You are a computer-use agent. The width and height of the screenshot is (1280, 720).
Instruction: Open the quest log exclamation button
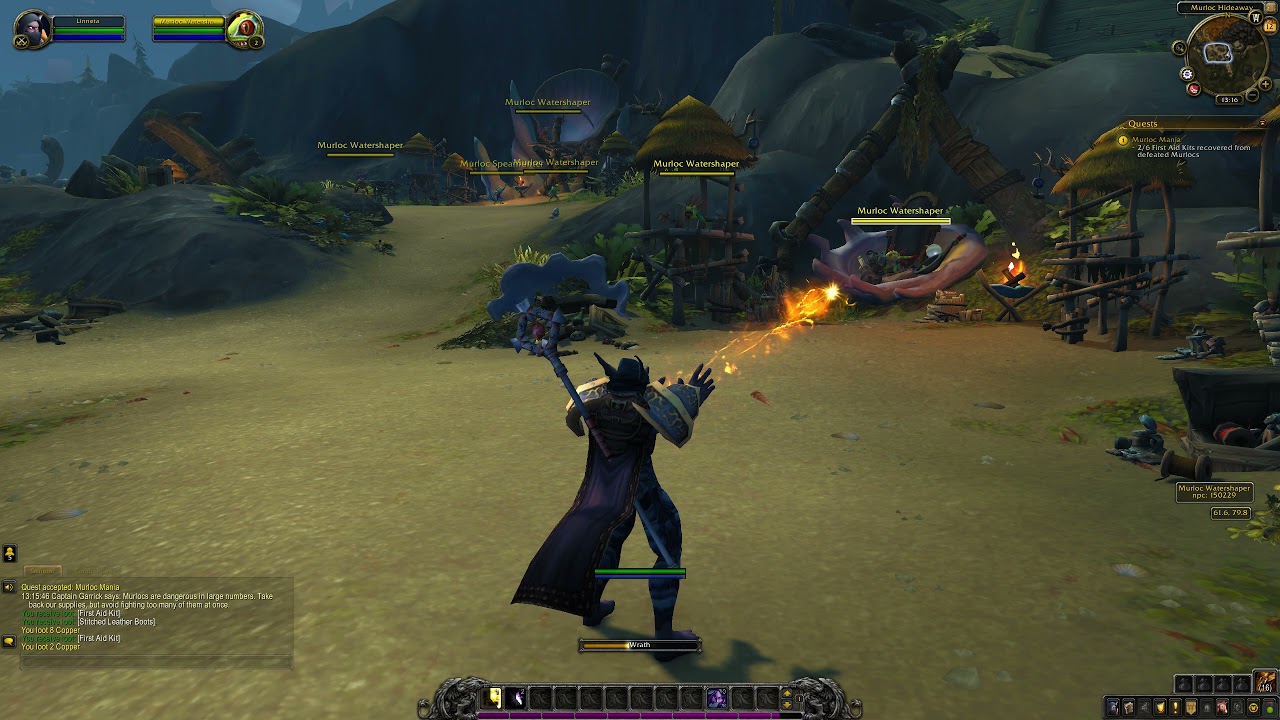click(x=1175, y=707)
